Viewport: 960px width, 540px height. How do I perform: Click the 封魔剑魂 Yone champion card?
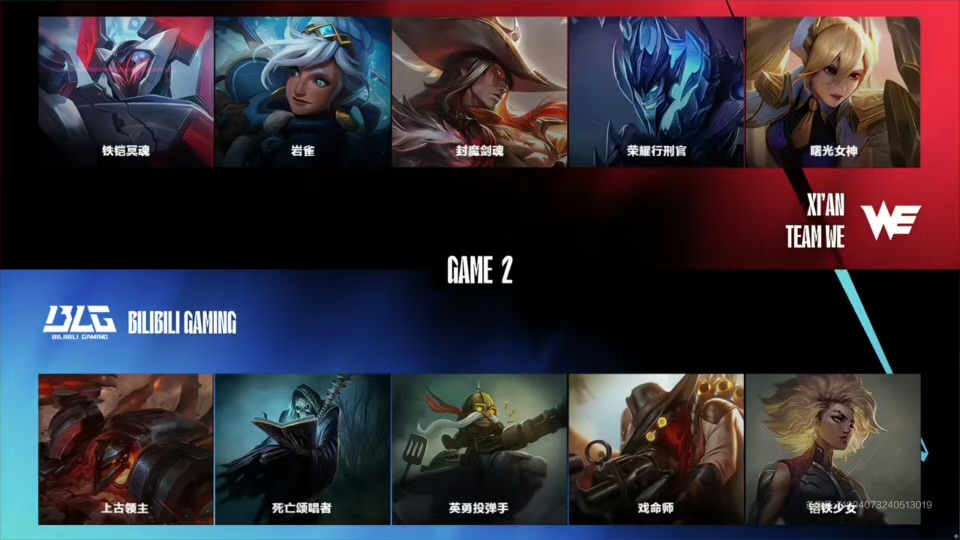479,92
